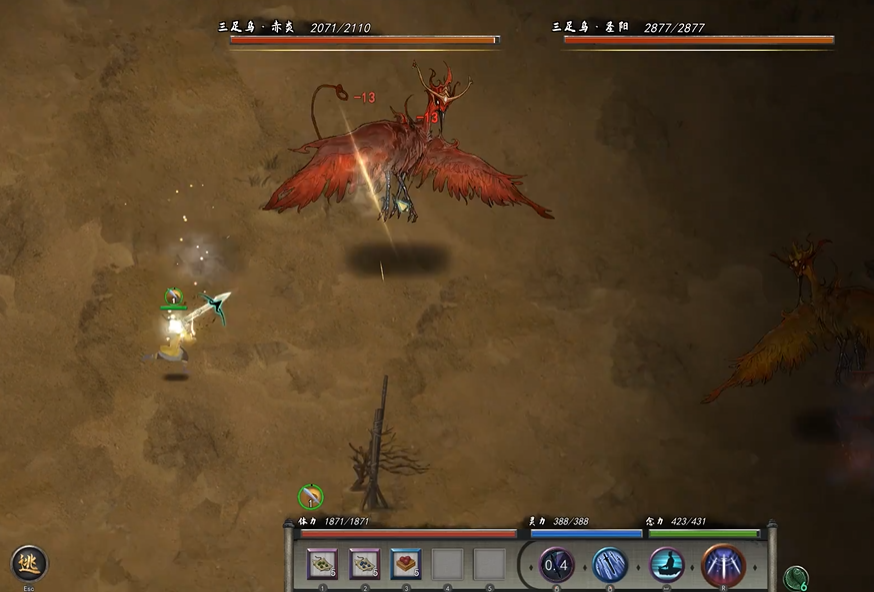Use the red box item in the hotbar
The height and width of the screenshot is (592, 874).
pos(406,565)
